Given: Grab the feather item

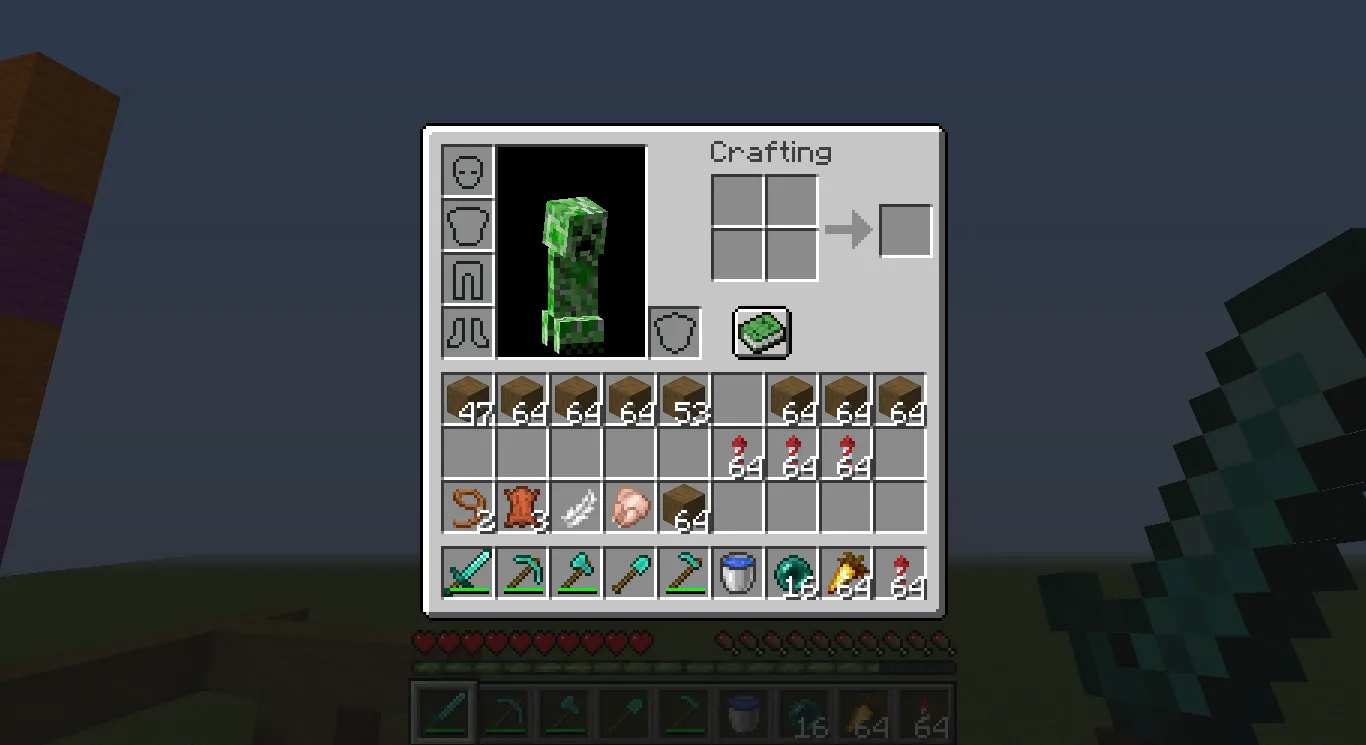Looking at the screenshot, I should click(x=574, y=507).
